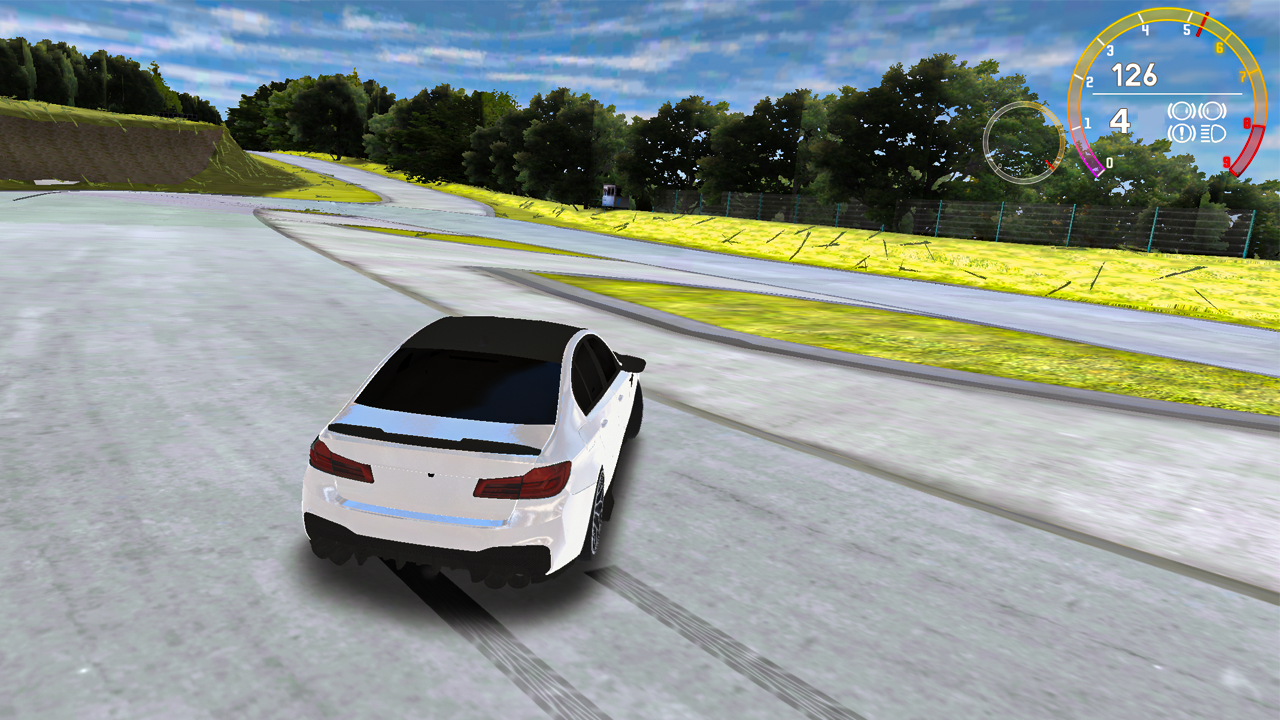
Task: Click the speed readout showing 126
Action: [1136, 74]
